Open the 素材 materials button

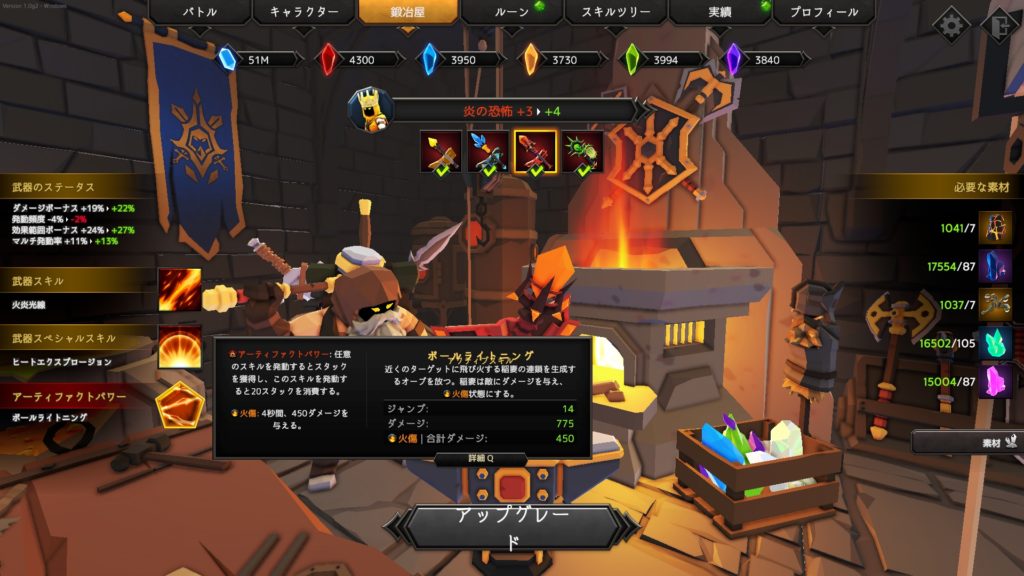click(965, 441)
